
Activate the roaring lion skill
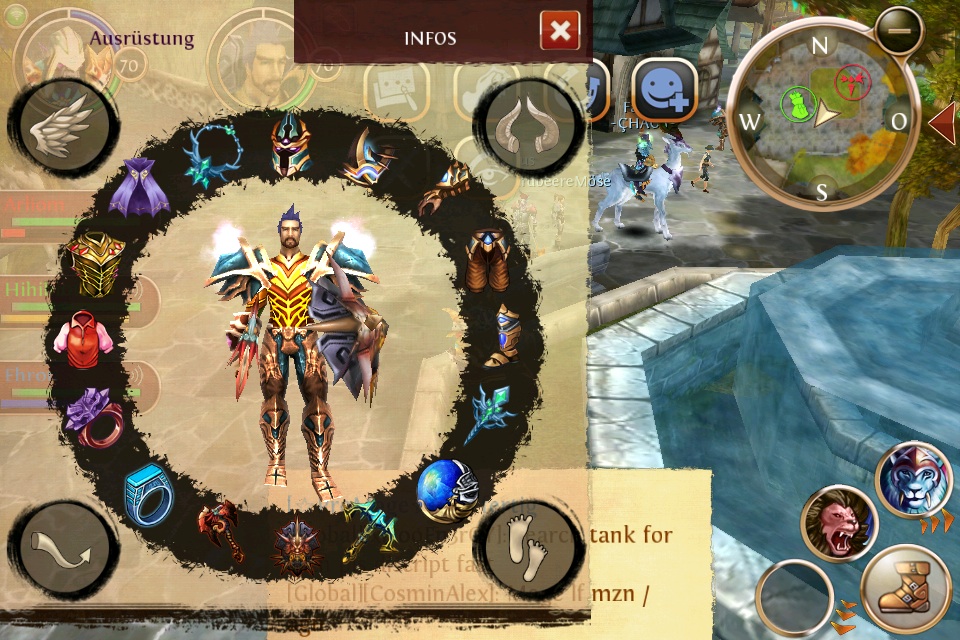point(838,524)
